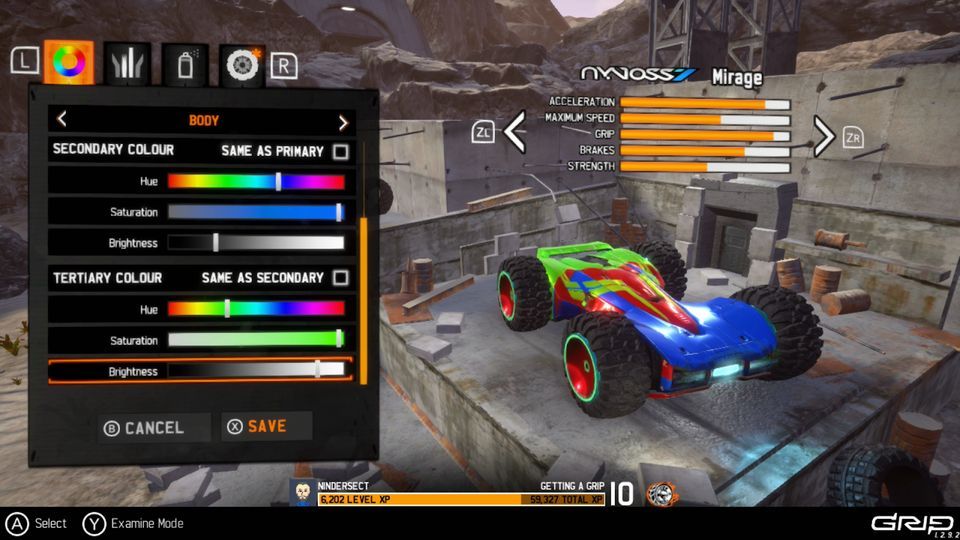This screenshot has height=540, width=960.
Task: Adjust the tertiary colour Hue slider
Action: click(x=228, y=308)
